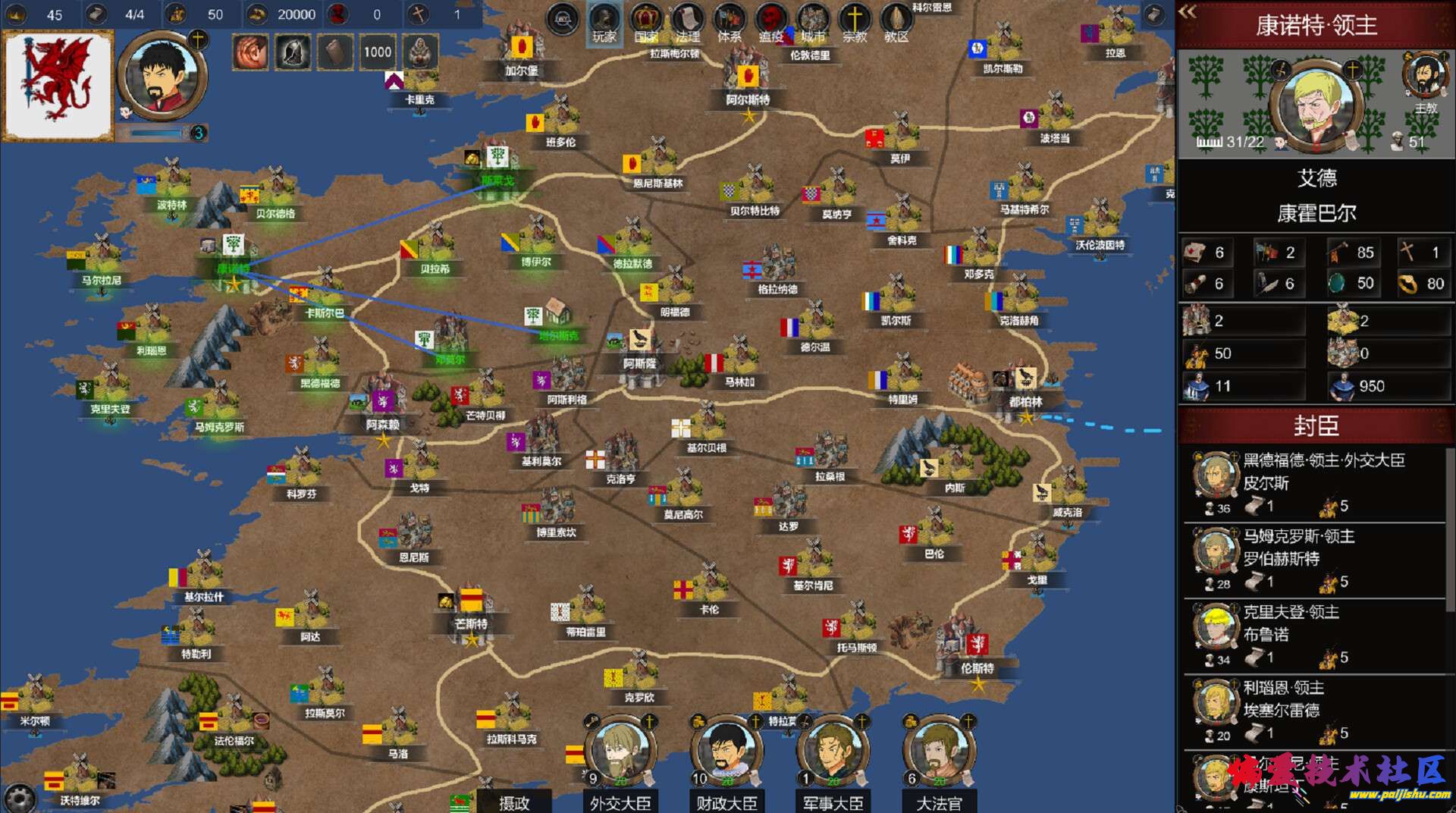Screen dimensions: 1456x813
Task: Open the 体系 (System) panel icon
Action: click(729, 21)
